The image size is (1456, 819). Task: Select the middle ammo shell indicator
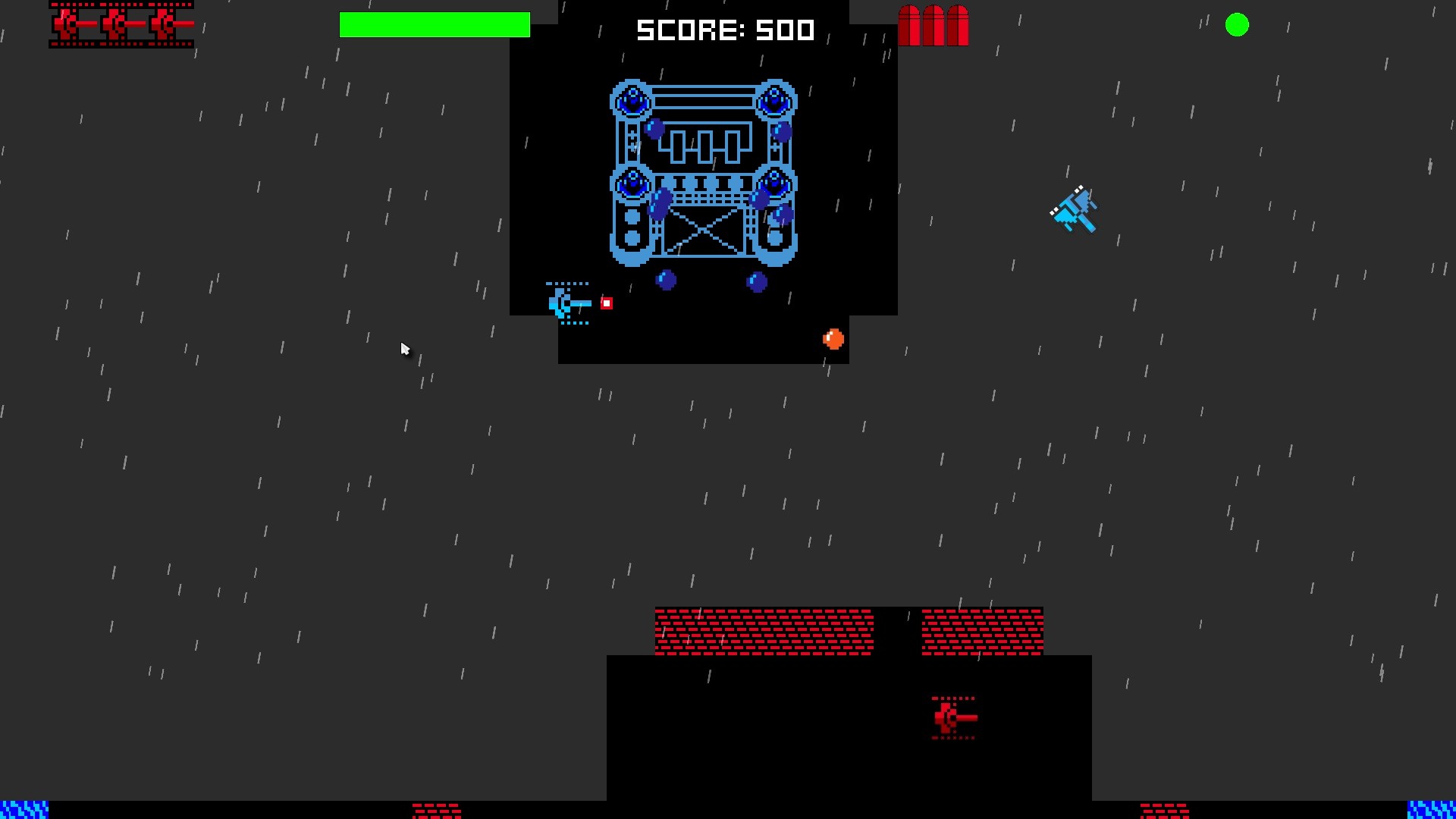coord(932,25)
